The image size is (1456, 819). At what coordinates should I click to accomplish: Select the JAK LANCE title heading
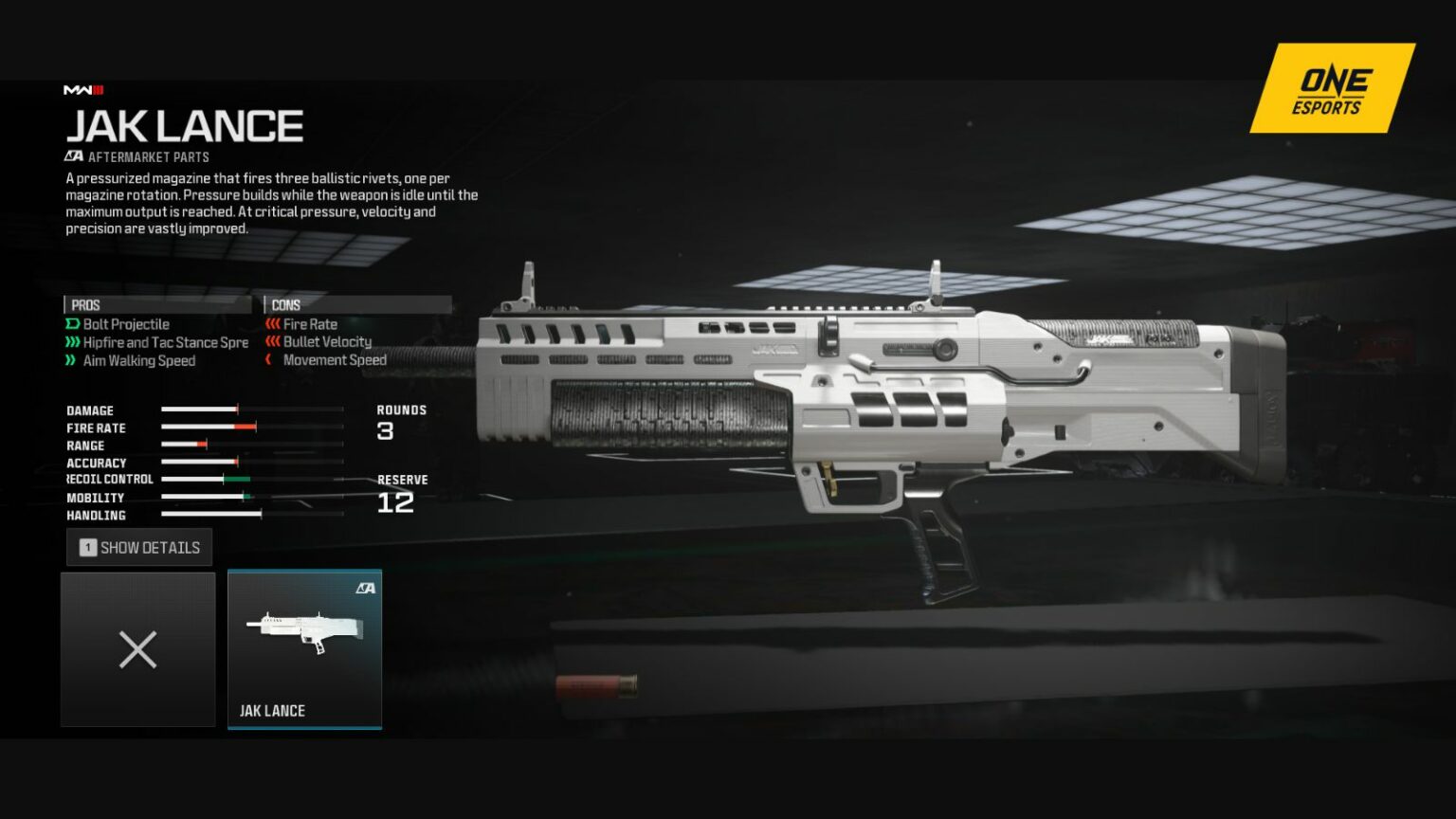186,124
